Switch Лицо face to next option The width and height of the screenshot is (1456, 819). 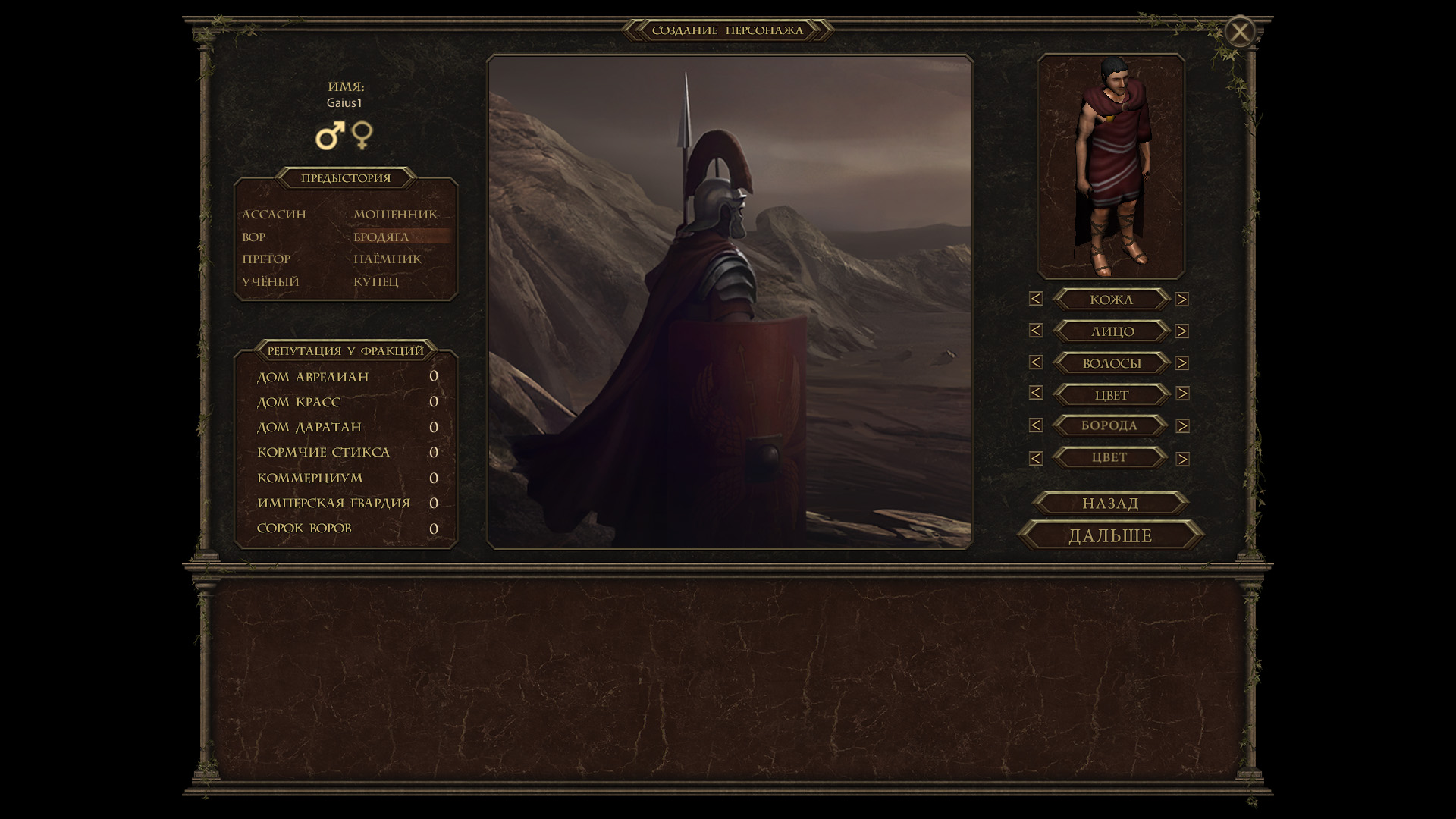point(1182,331)
